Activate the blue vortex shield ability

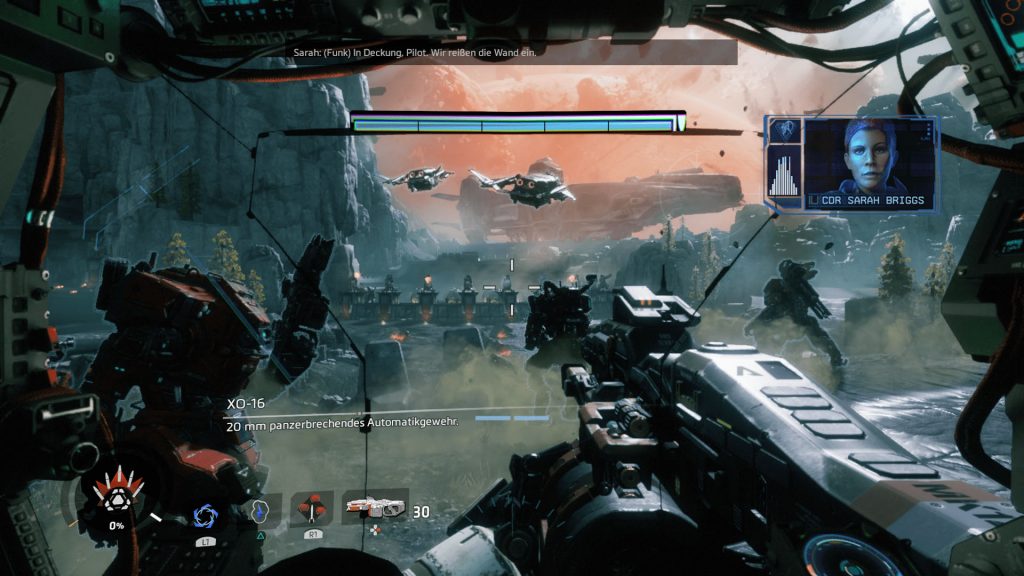[206, 515]
